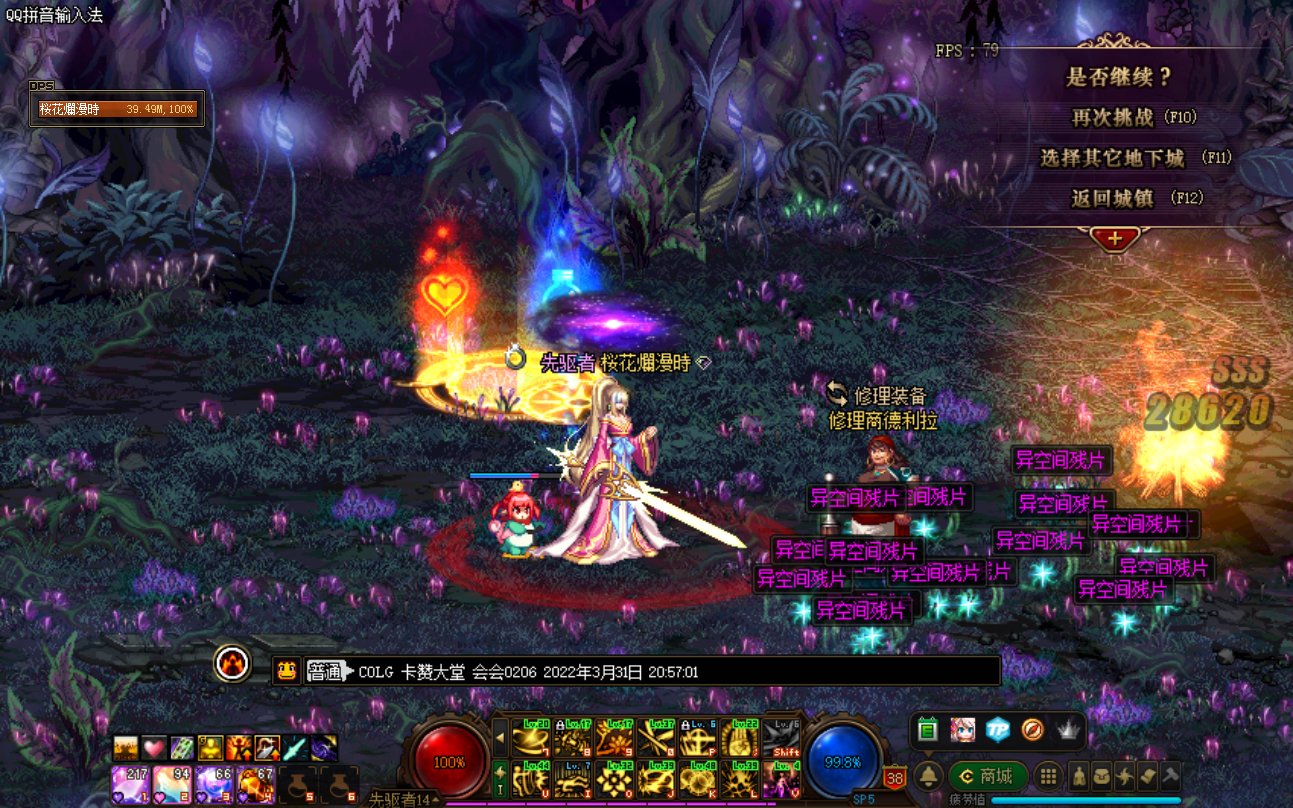Click the pink-haired character portrait icon
Viewport: 1293px width, 808px height.
[962, 730]
